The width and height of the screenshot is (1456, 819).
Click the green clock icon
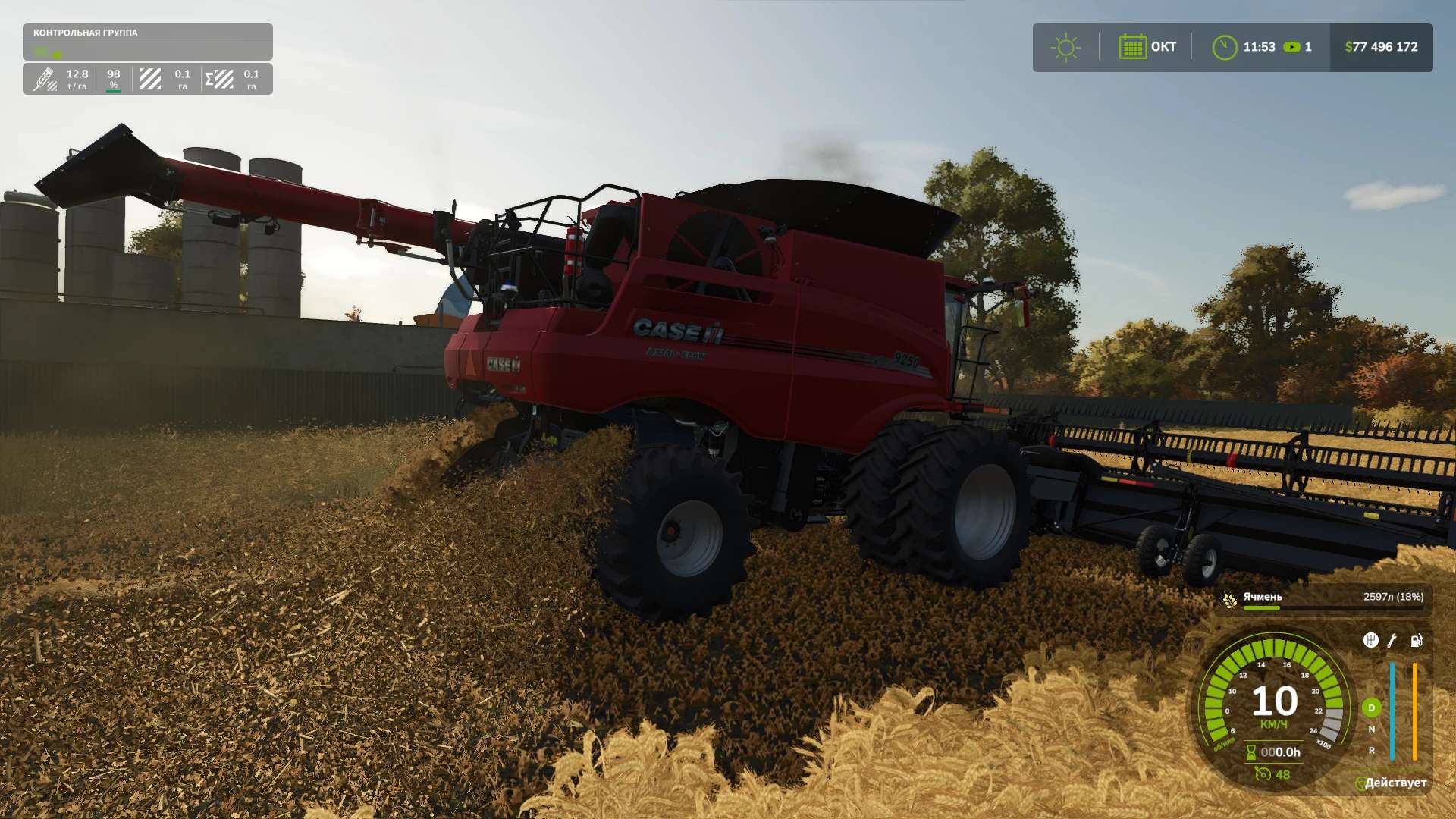1224,47
